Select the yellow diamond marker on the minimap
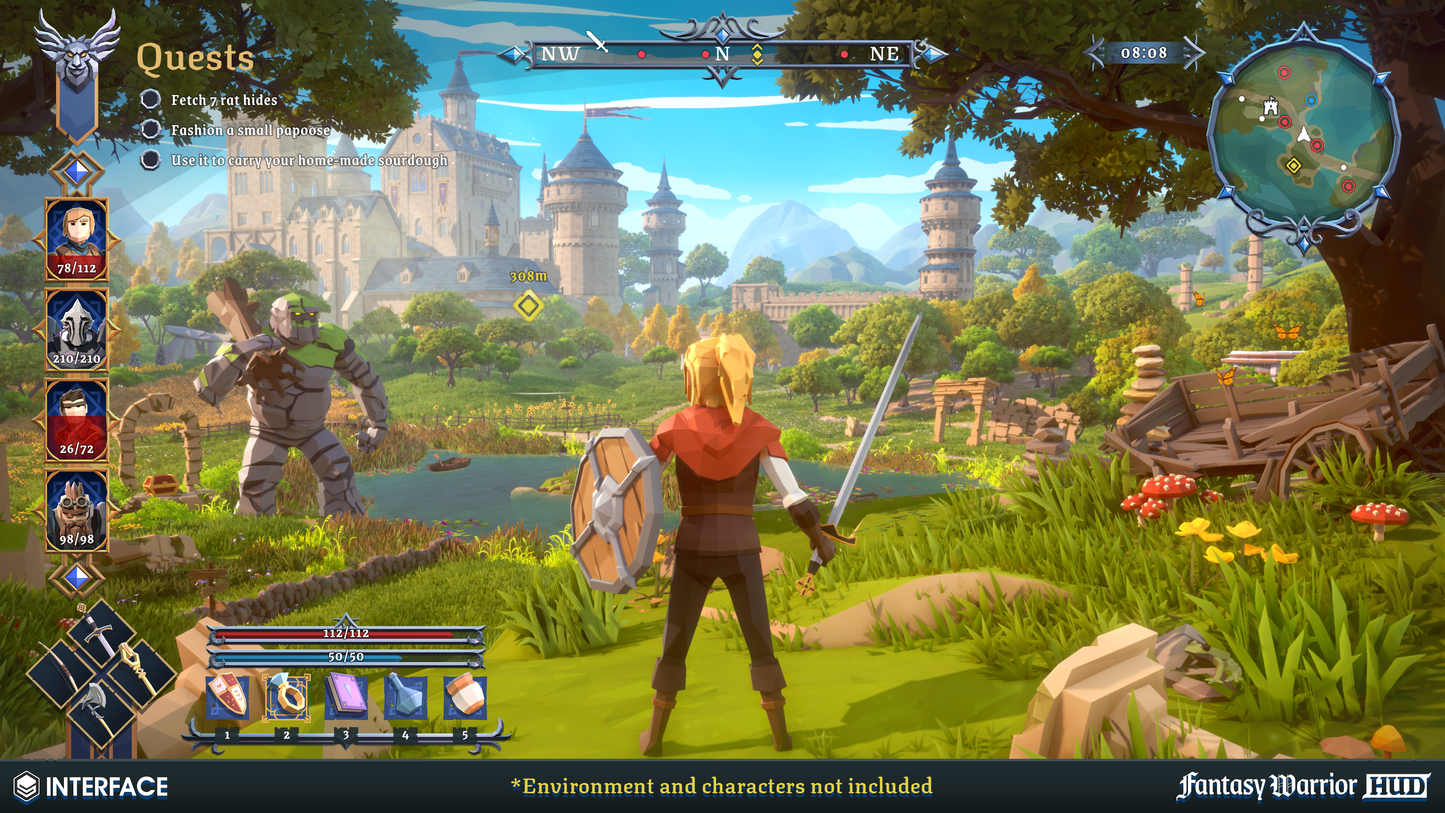This screenshot has height=813, width=1445. click(x=1294, y=165)
